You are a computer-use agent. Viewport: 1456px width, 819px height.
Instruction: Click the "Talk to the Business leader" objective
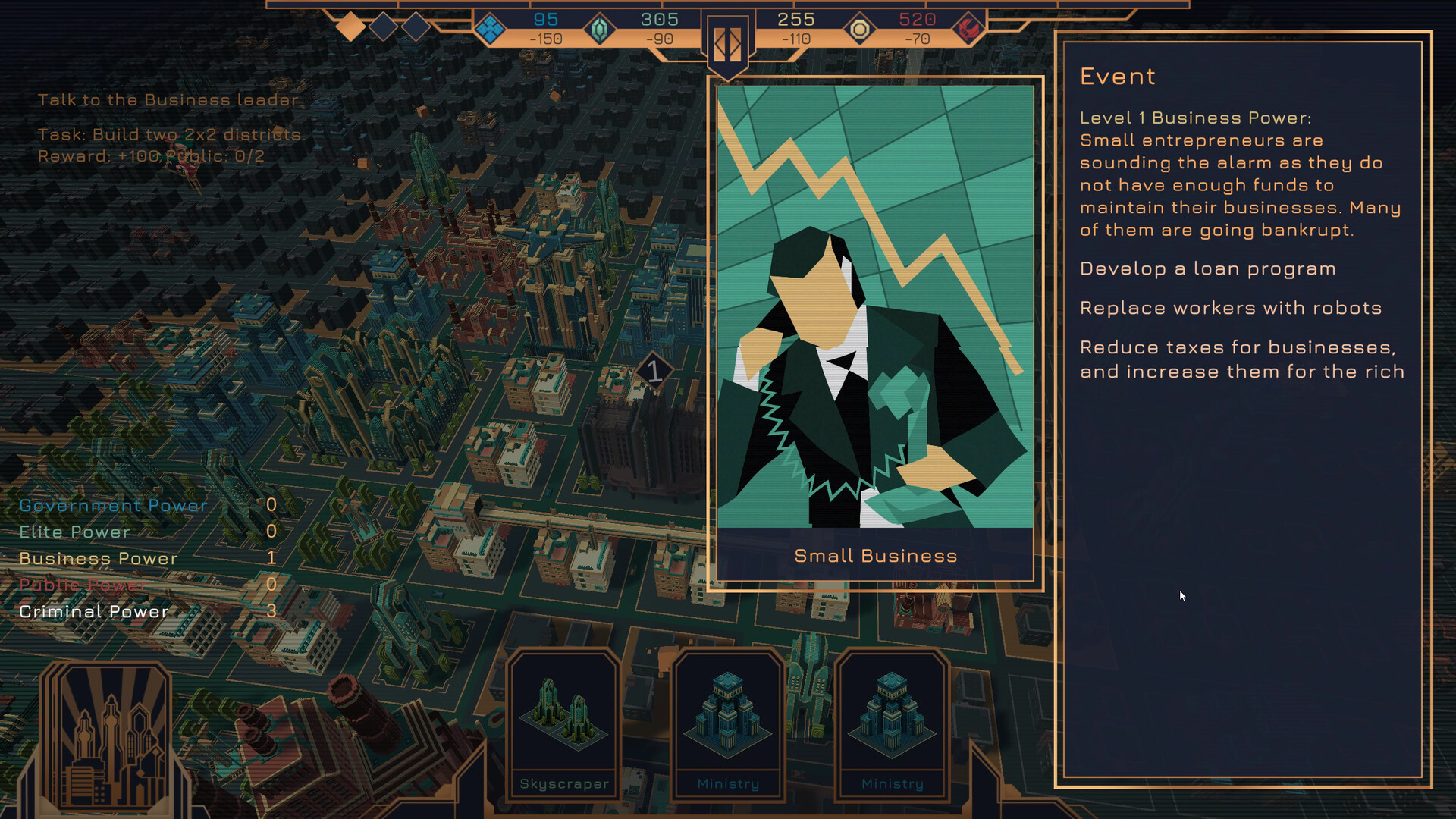[x=168, y=100]
